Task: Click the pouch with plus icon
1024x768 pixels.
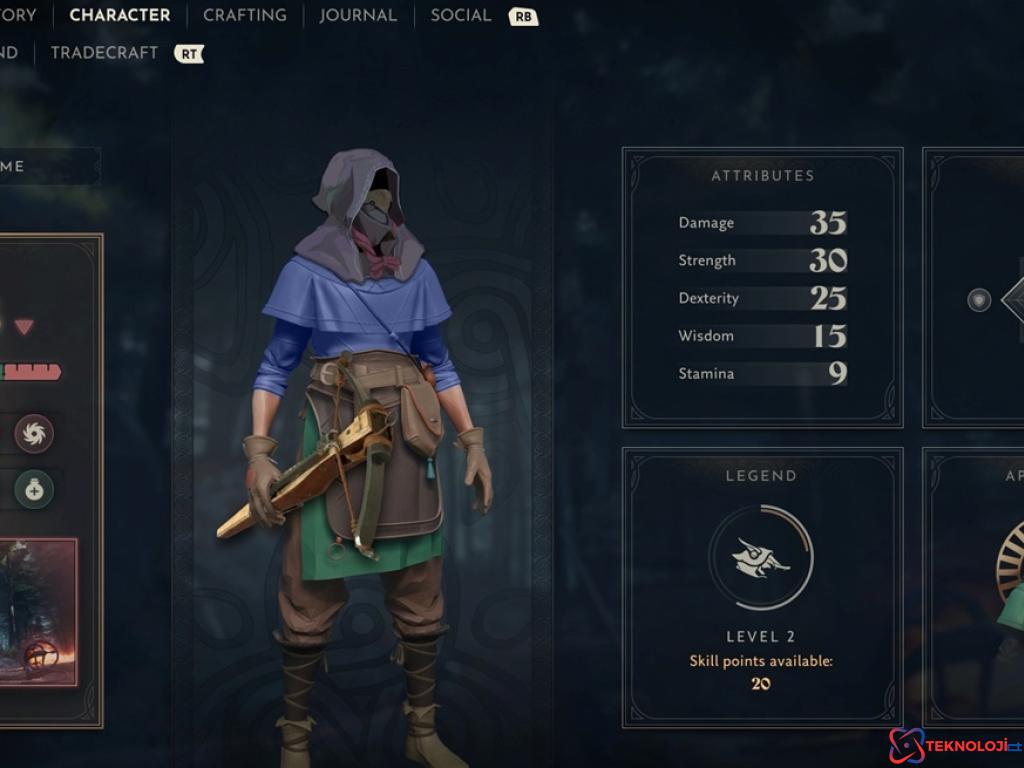Action: pyautogui.click(x=34, y=490)
